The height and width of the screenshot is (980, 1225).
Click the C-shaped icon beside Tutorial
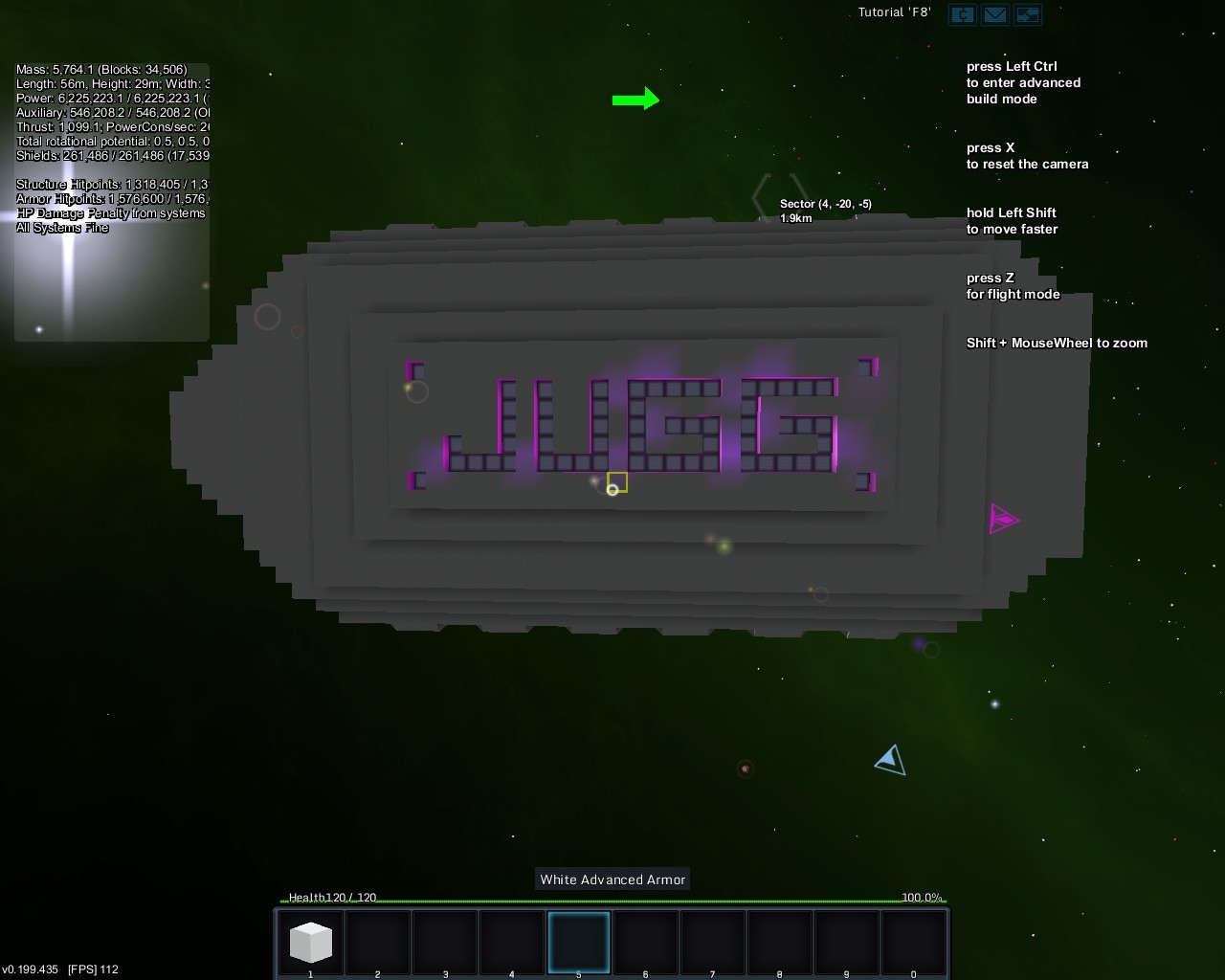tap(962, 14)
